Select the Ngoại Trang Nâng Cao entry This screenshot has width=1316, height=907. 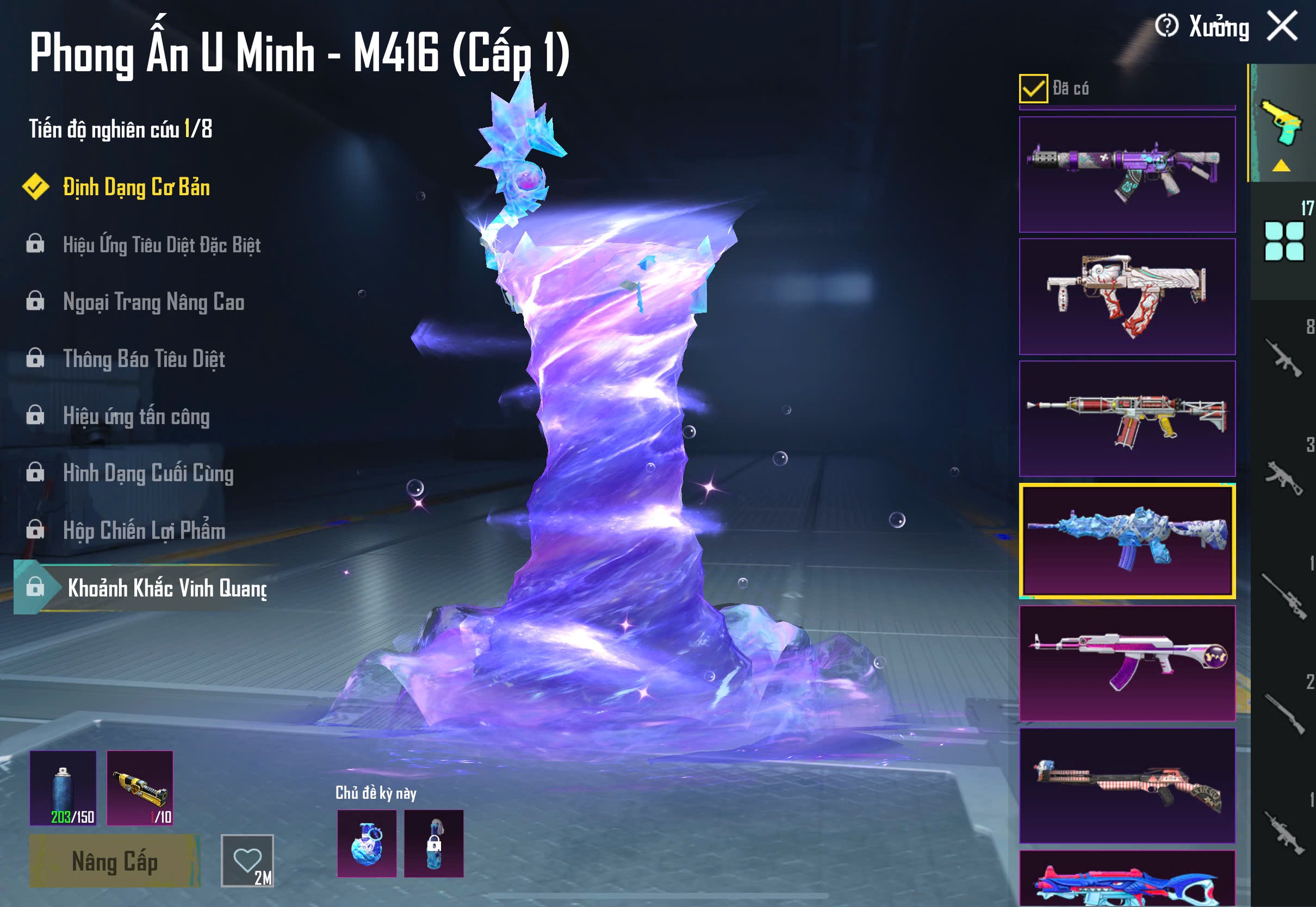pos(153,302)
